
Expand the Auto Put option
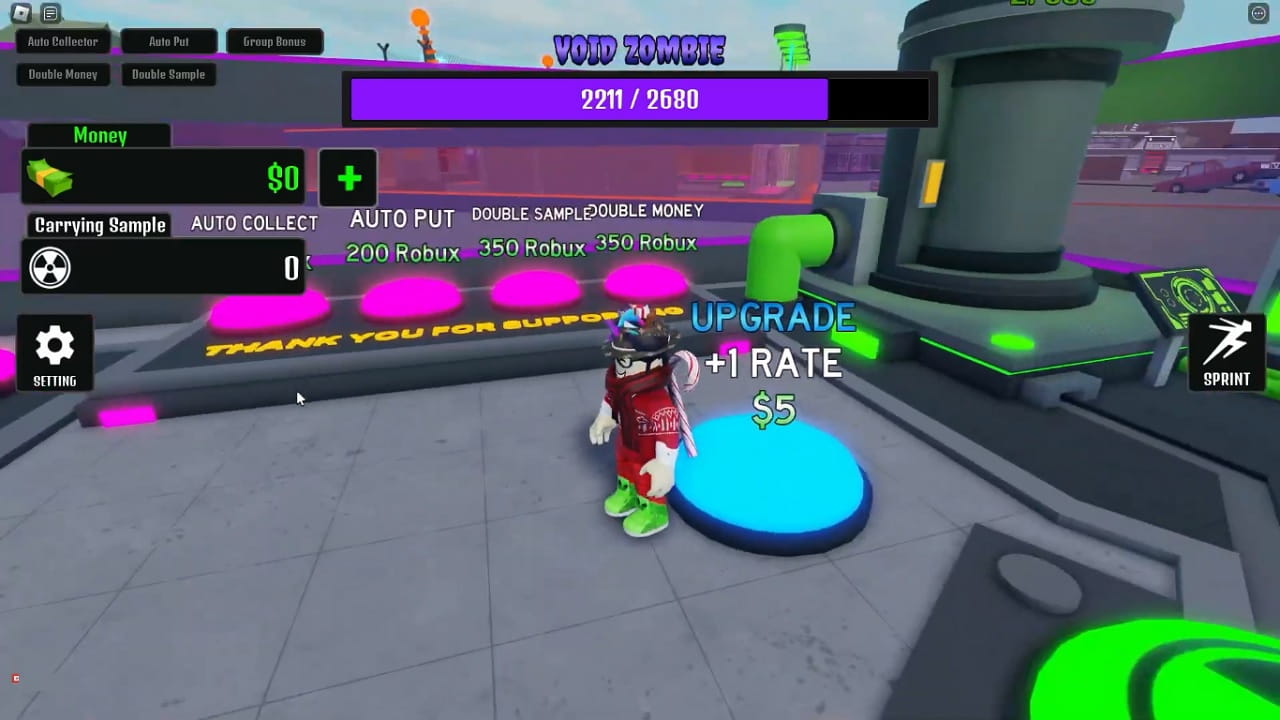(x=169, y=41)
